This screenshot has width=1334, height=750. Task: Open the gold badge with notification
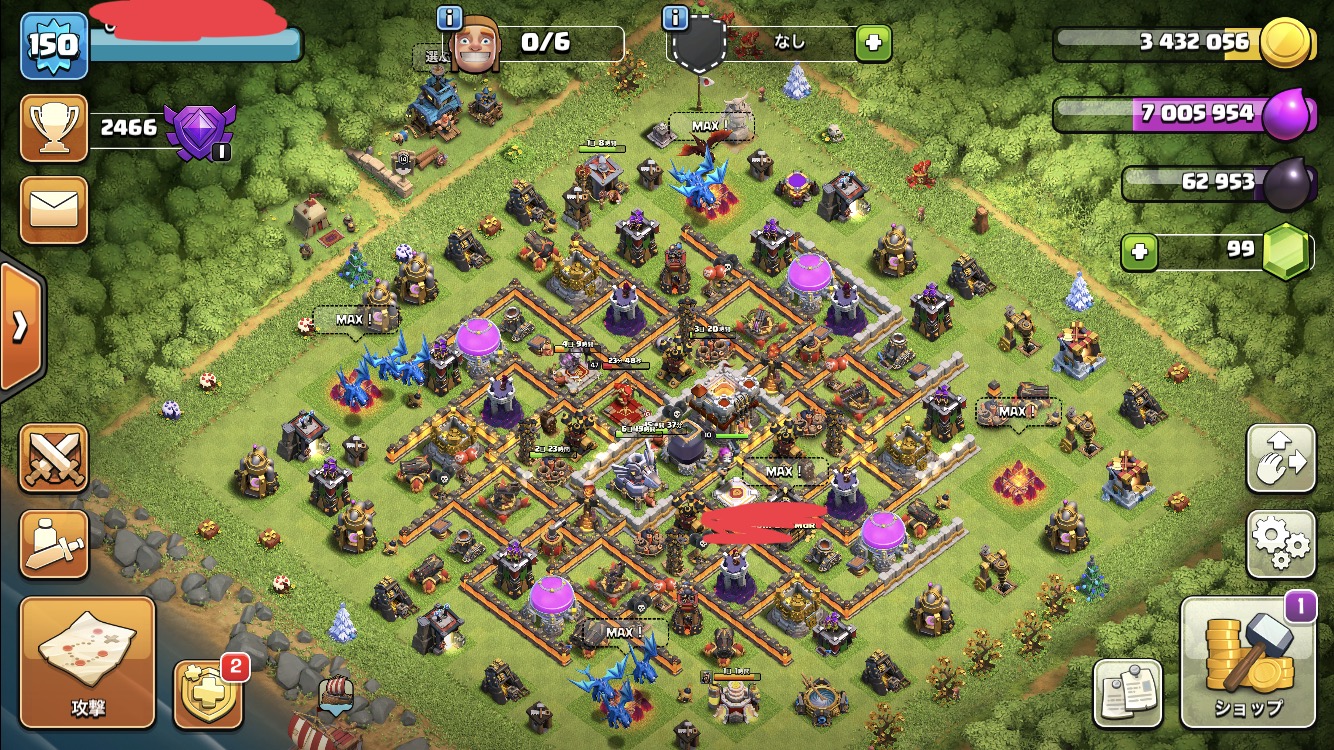[206, 693]
